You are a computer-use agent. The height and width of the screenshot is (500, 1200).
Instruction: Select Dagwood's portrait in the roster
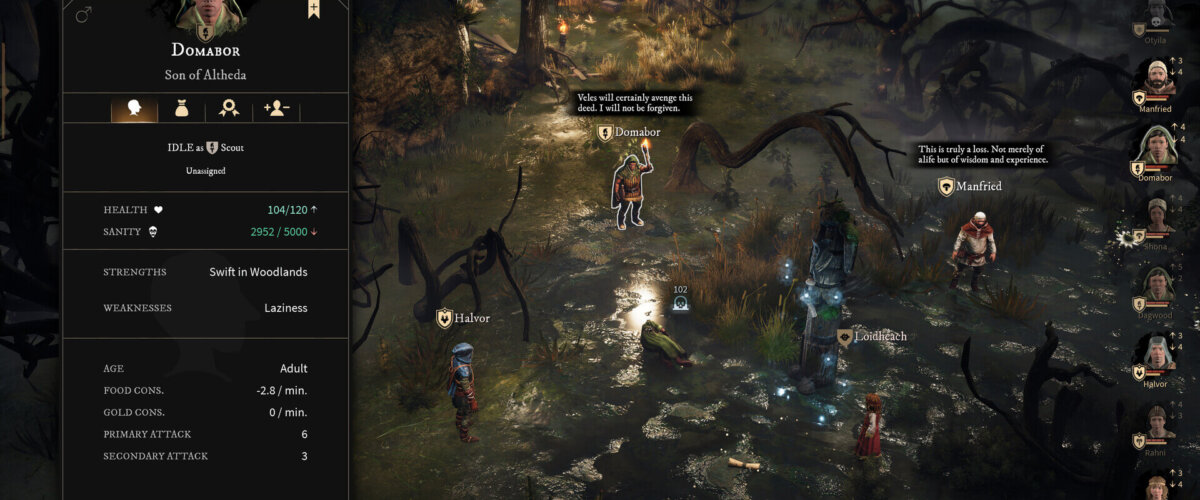1157,284
